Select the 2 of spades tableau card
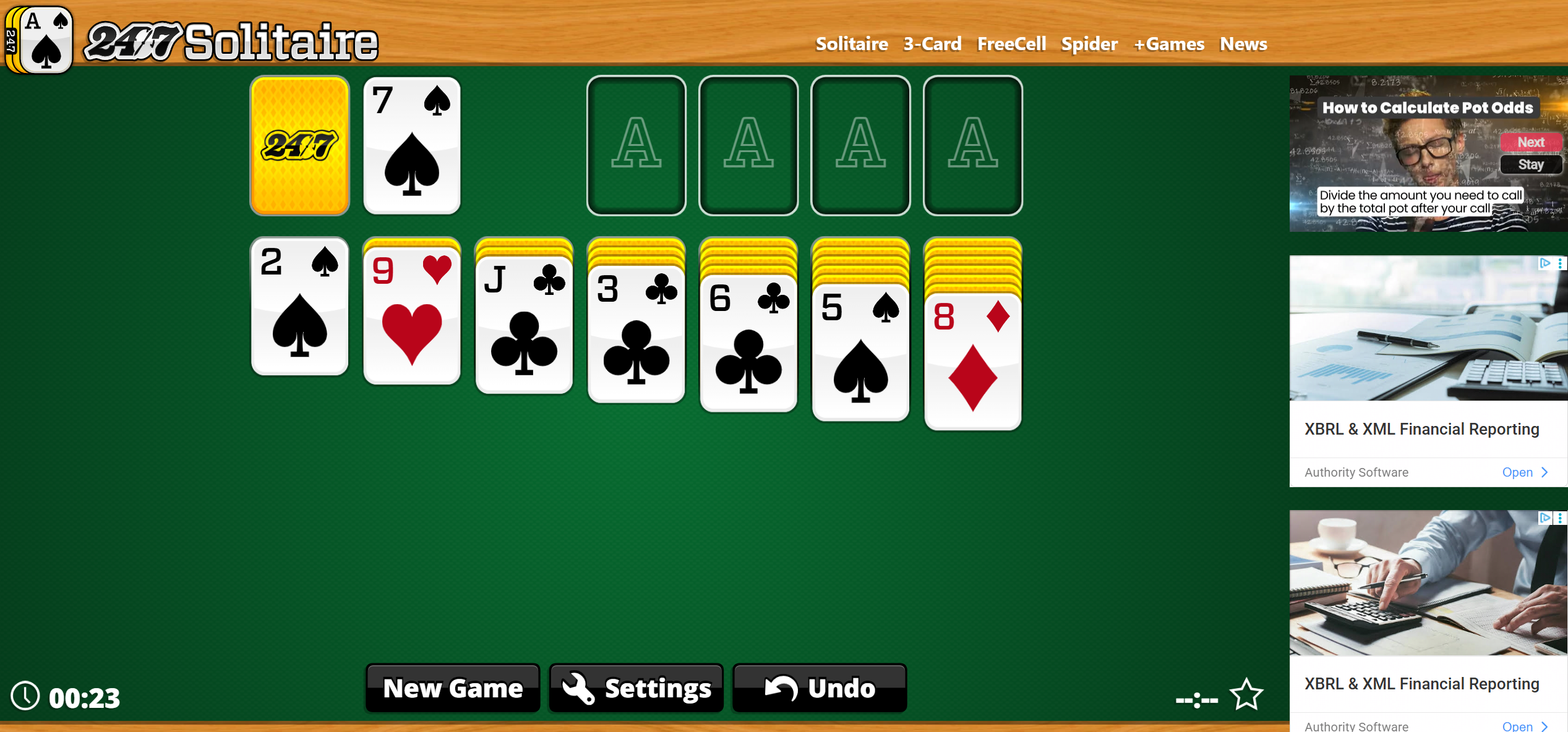Screen dimensions: 1568x732 tap(299, 306)
